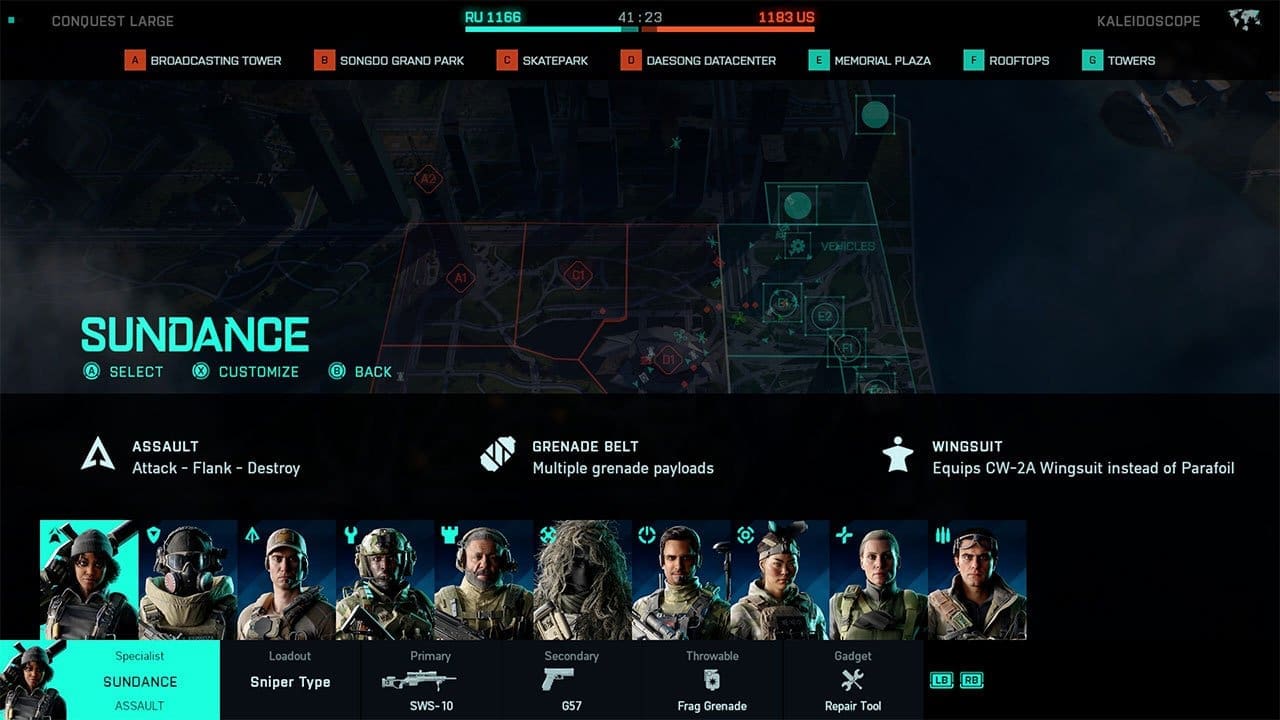Open the Sniper Type loadout slot
The height and width of the screenshot is (720, 1280).
pos(290,681)
